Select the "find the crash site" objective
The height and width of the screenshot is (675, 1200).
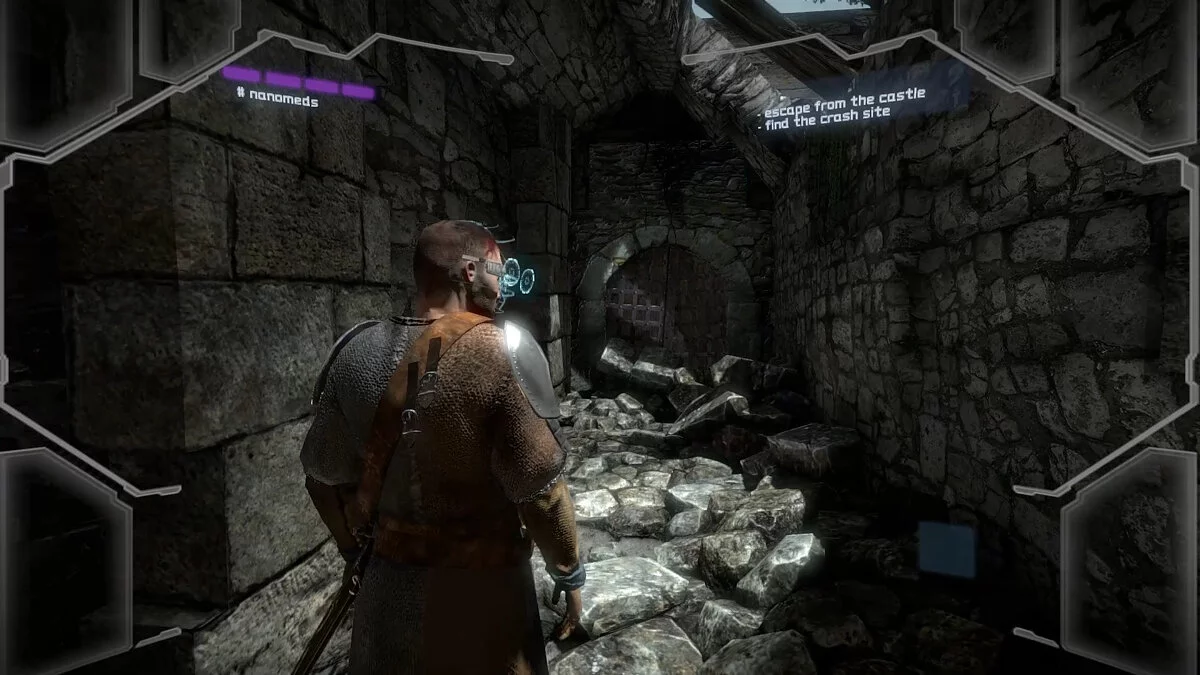tap(829, 113)
